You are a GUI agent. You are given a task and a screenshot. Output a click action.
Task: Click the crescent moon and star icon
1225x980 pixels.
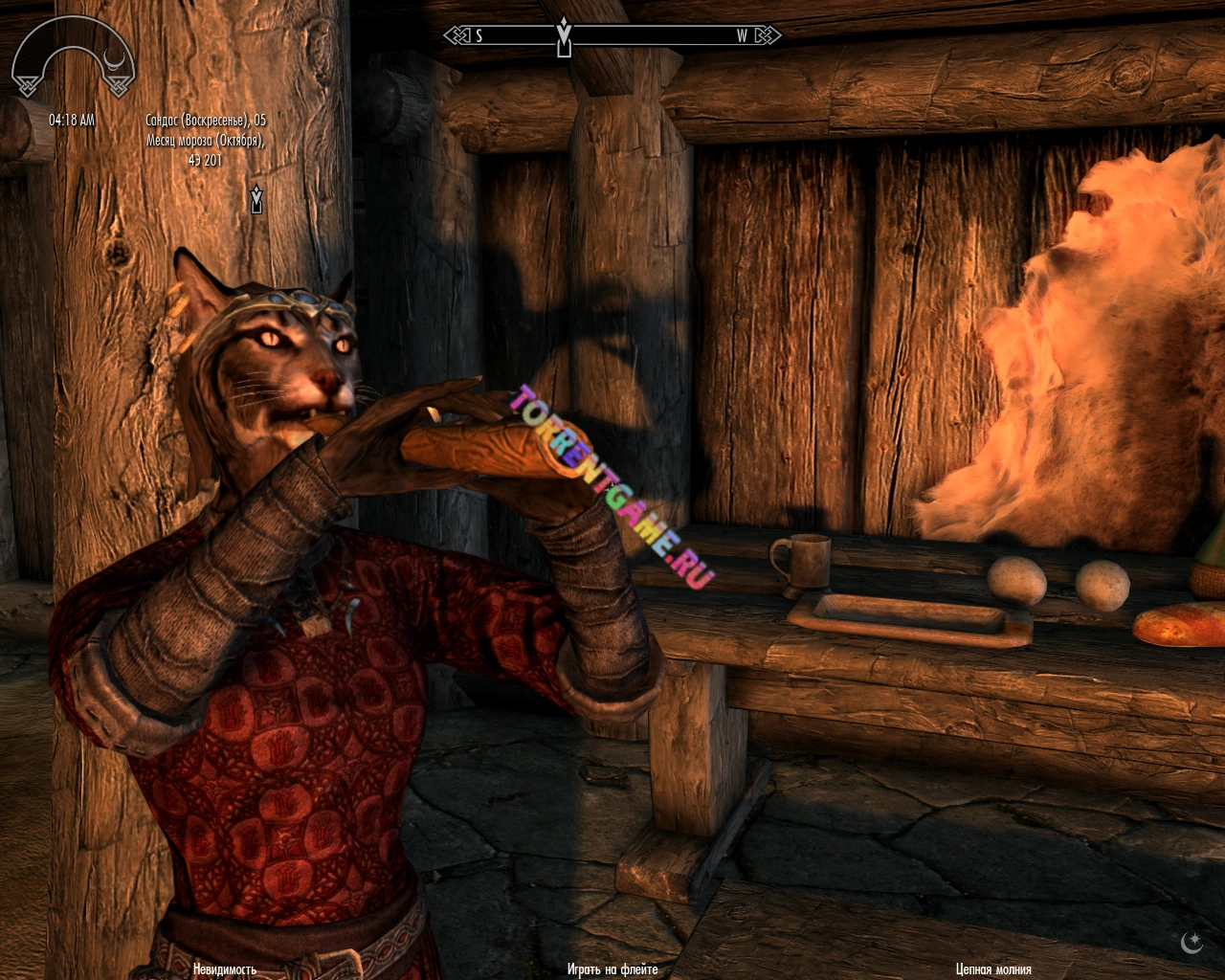[1192, 943]
